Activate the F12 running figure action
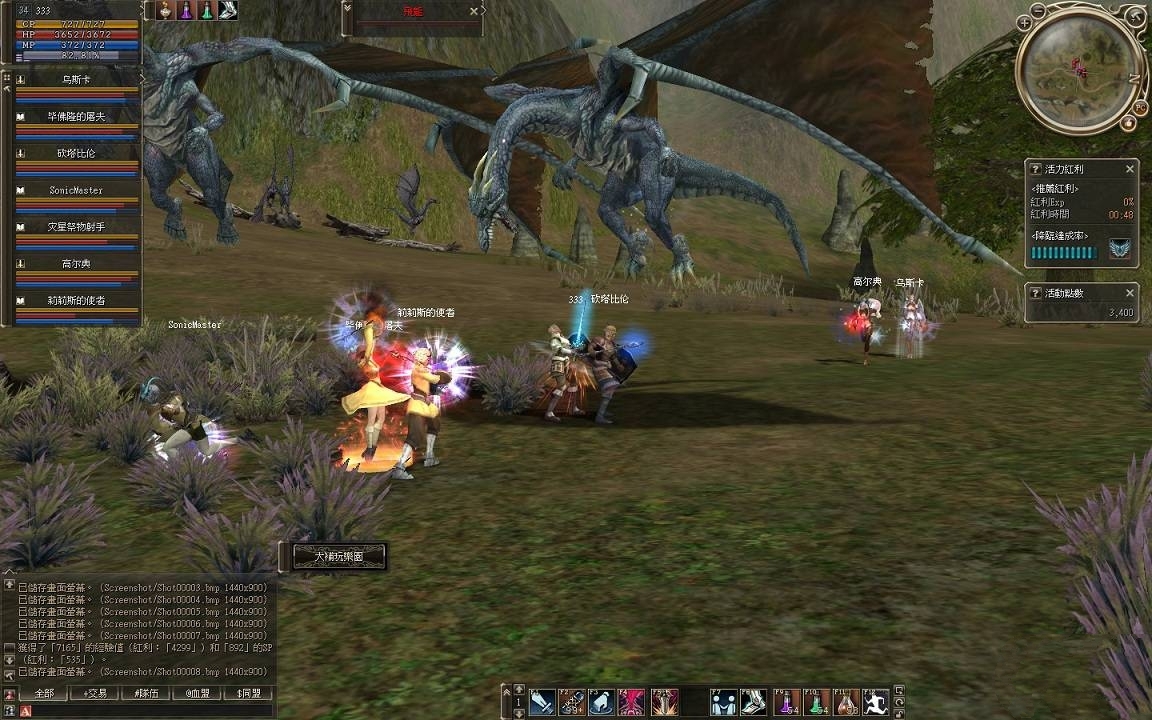Screen dimensions: 1152x720 (875, 703)
